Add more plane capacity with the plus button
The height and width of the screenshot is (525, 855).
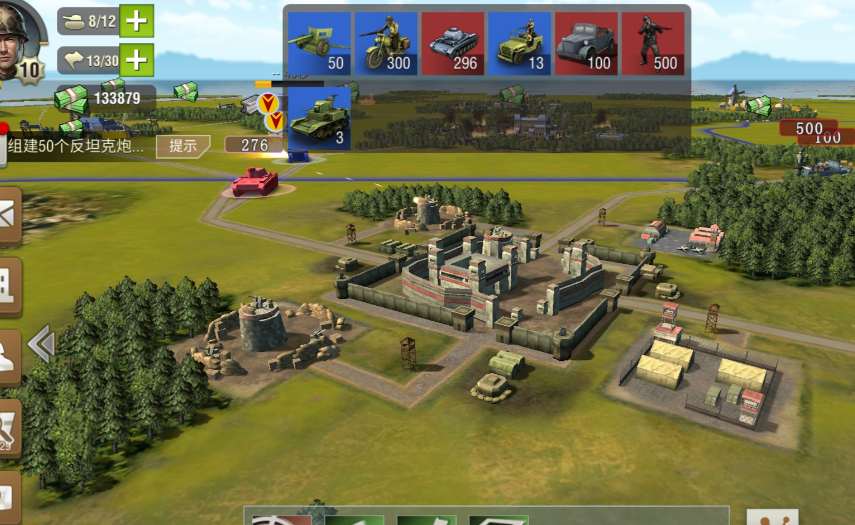click(x=136, y=61)
